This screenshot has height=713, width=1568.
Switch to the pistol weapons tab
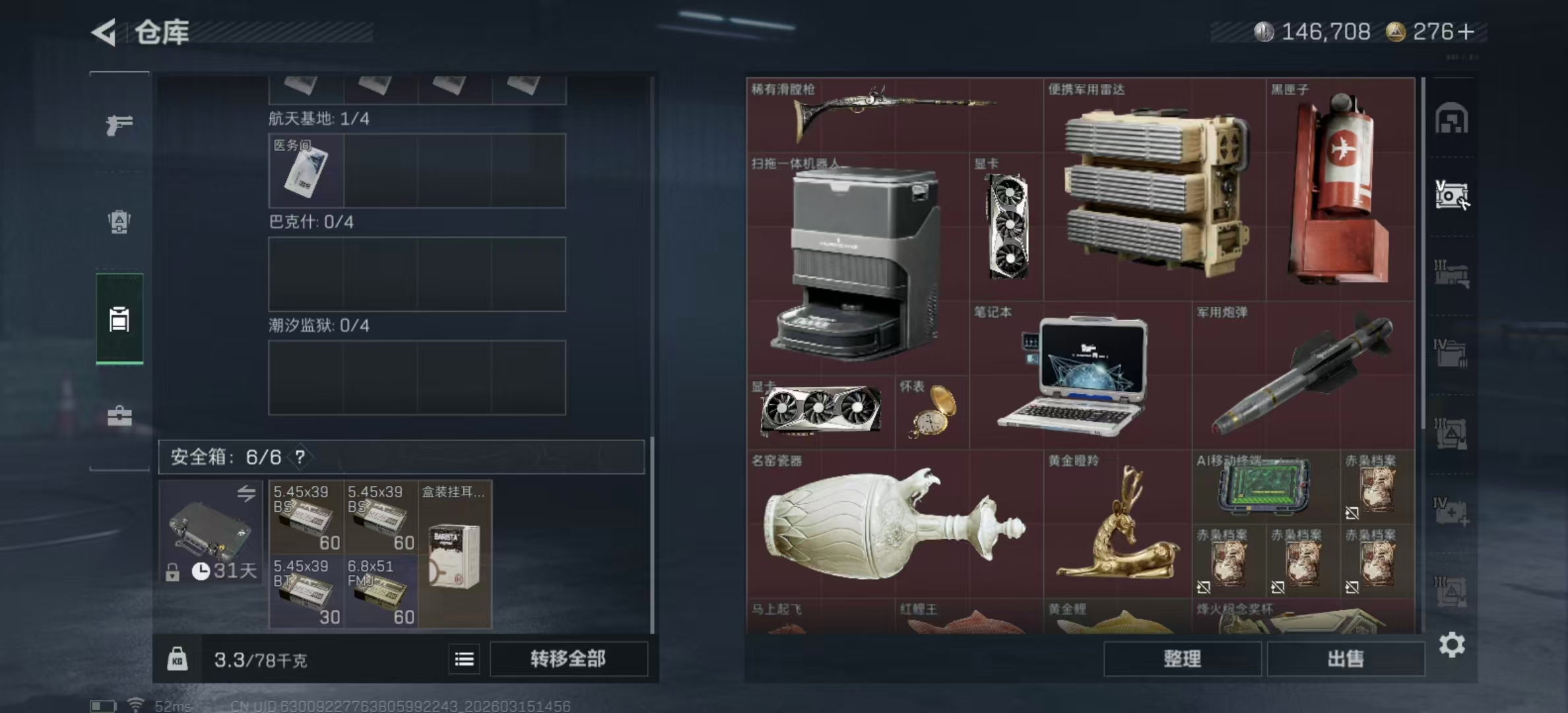click(x=119, y=124)
